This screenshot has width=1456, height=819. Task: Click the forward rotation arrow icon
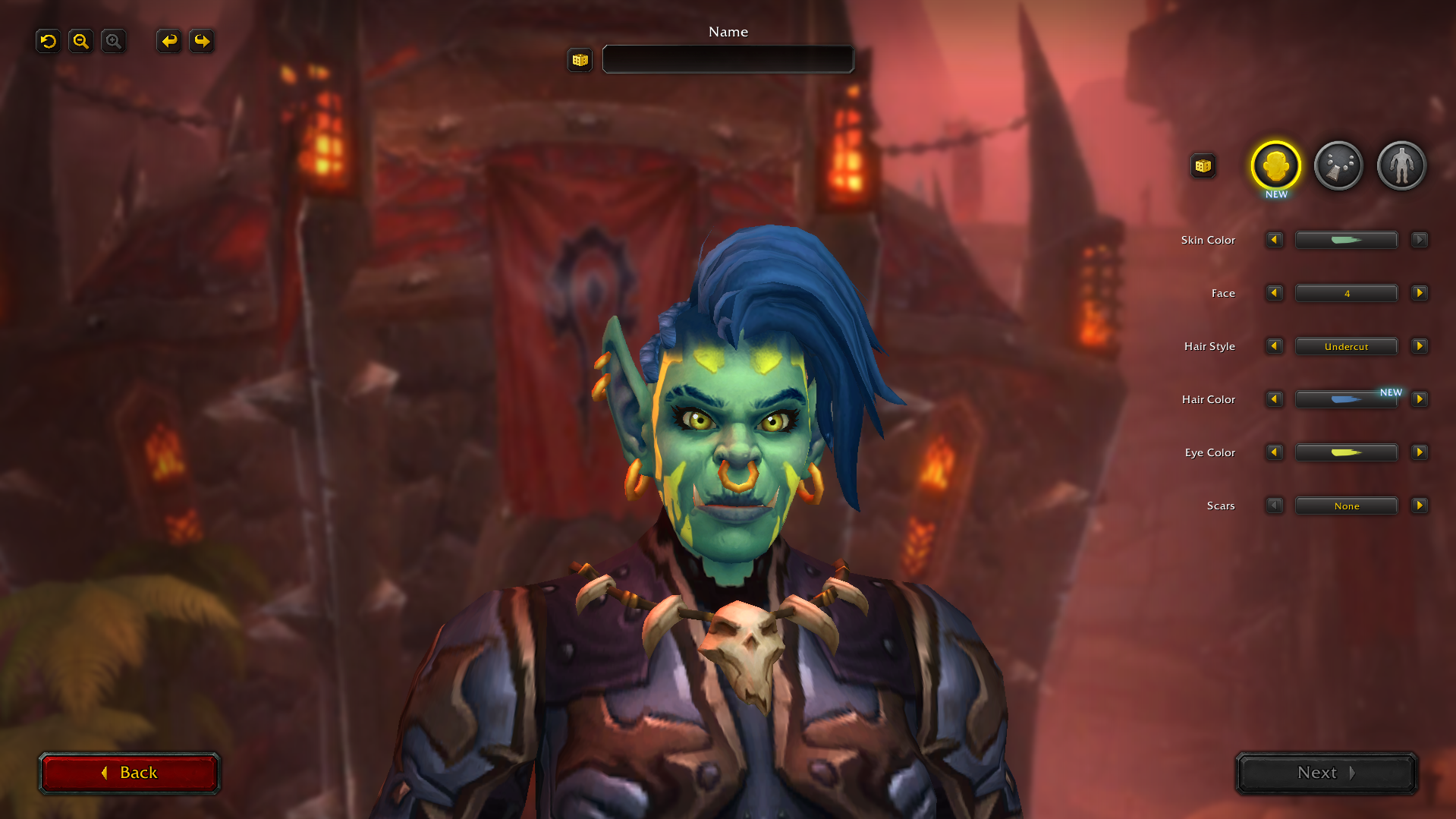[x=201, y=41]
